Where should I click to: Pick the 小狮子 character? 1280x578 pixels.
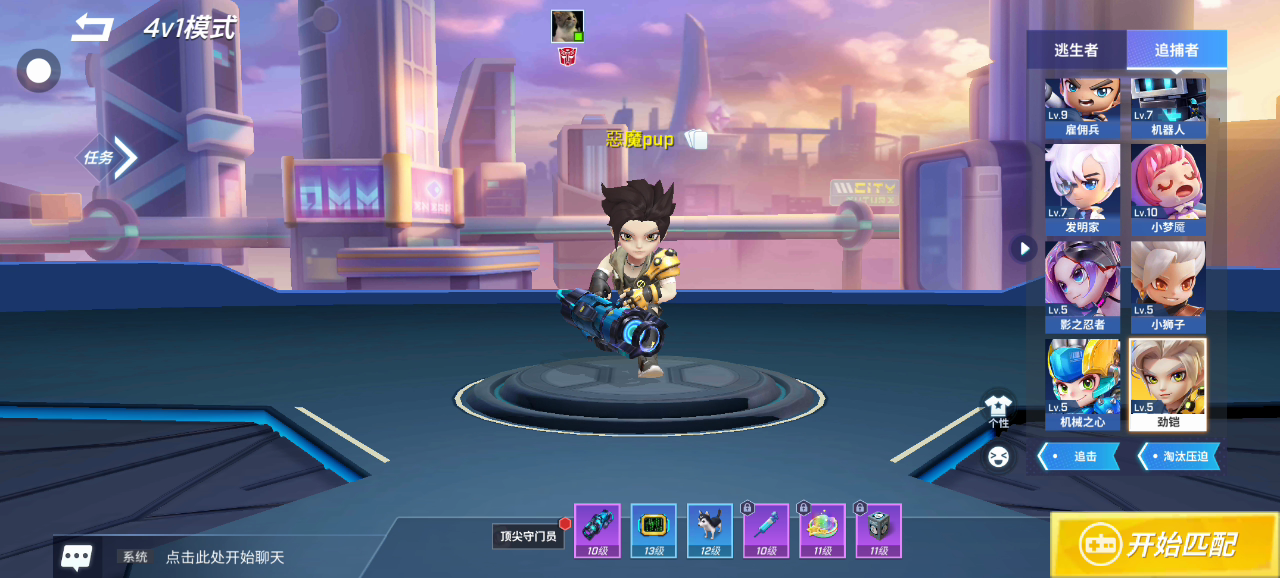(1168, 286)
